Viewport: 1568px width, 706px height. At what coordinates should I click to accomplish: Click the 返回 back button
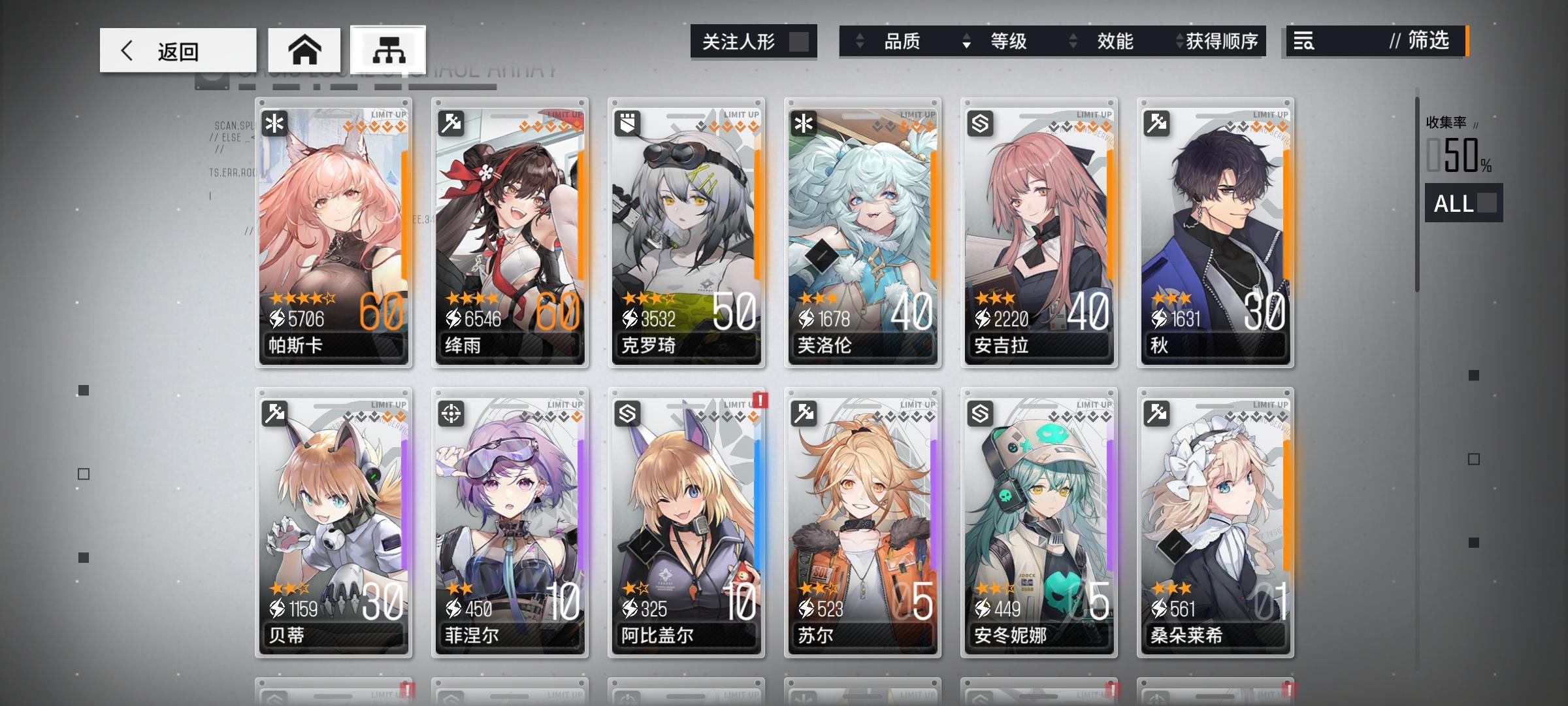(x=176, y=49)
